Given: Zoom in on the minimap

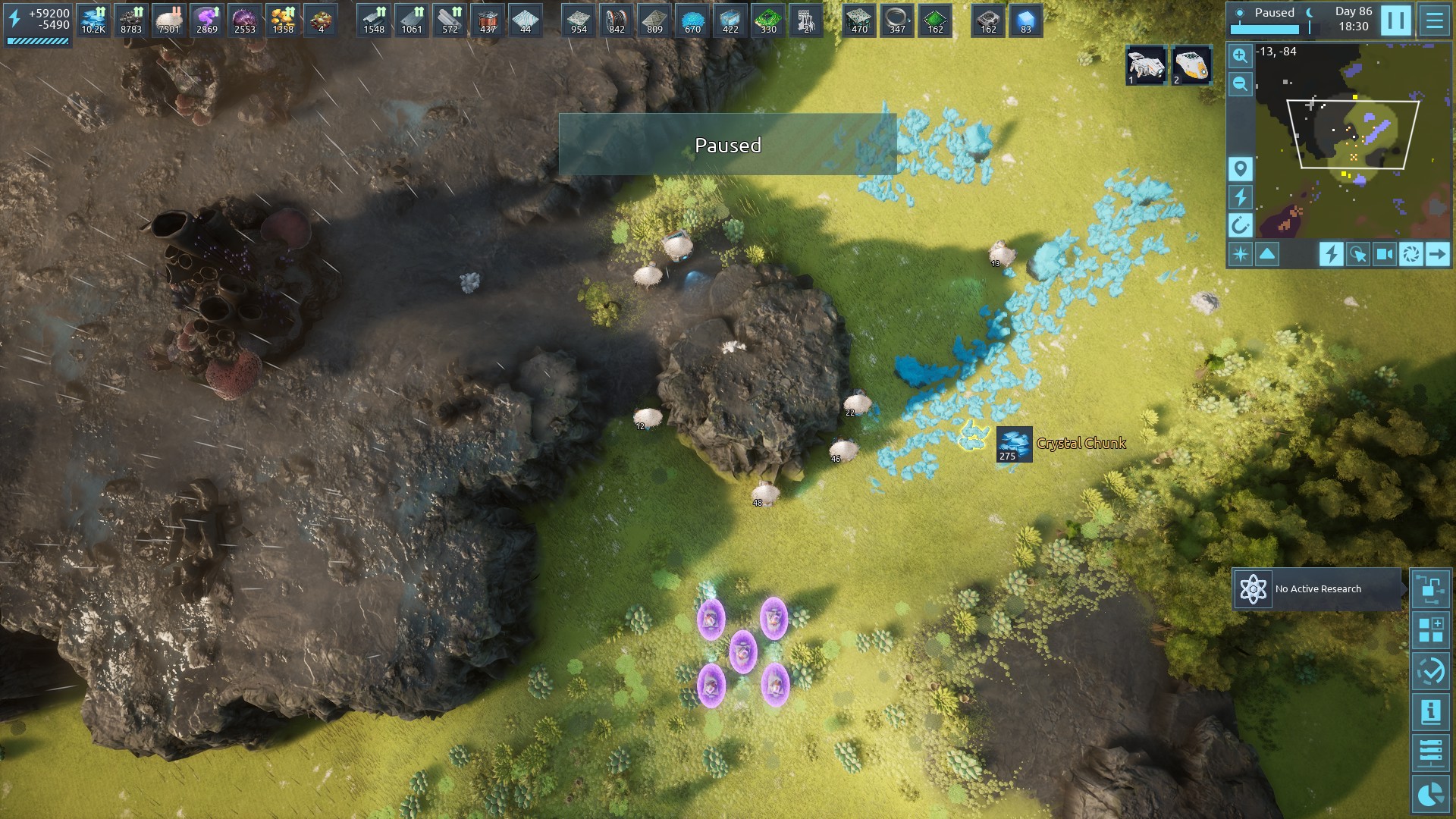Looking at the screenshot, I should (1240, 55).
